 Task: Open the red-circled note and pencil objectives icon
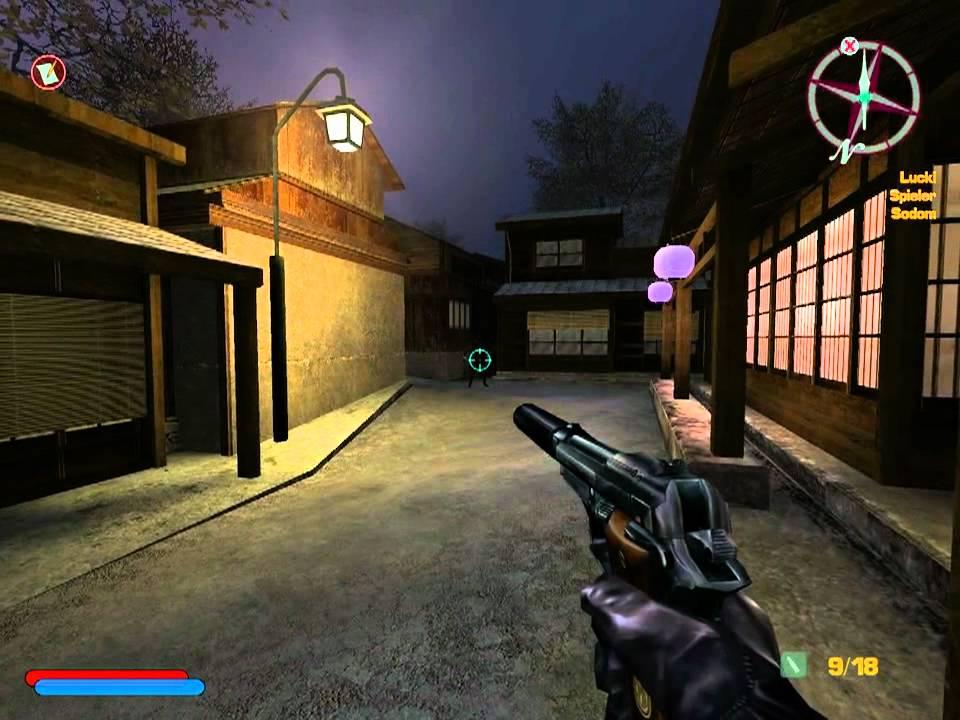(47, 72)
